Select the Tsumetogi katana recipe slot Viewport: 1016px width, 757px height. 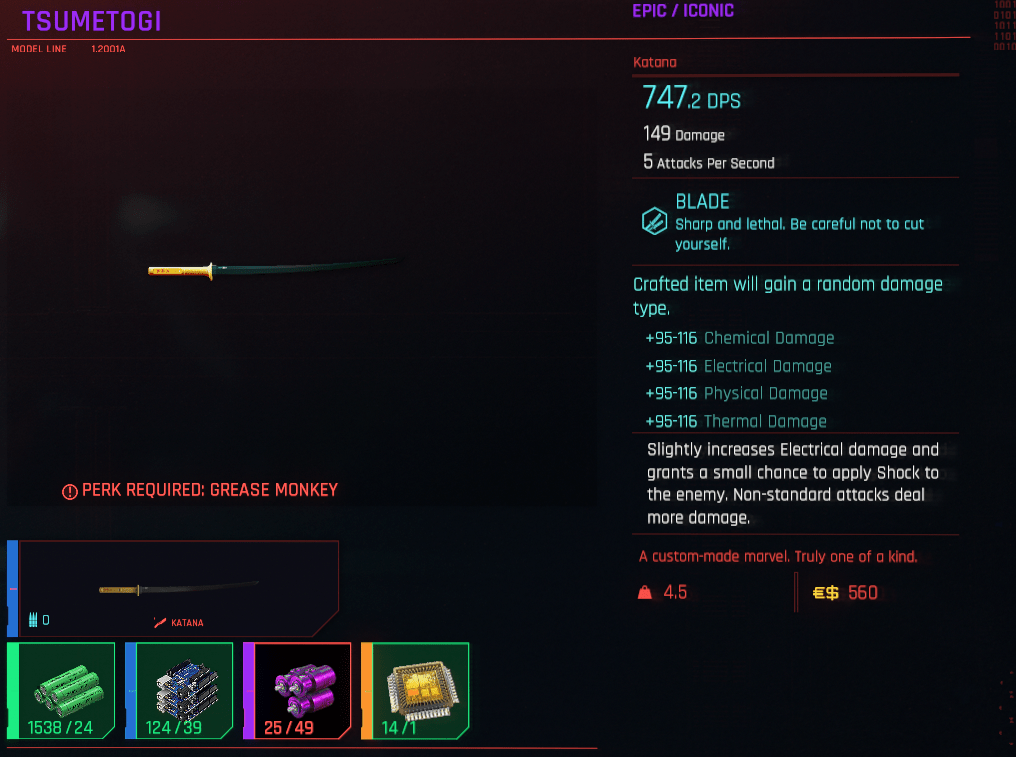click(x=178, y=589)
